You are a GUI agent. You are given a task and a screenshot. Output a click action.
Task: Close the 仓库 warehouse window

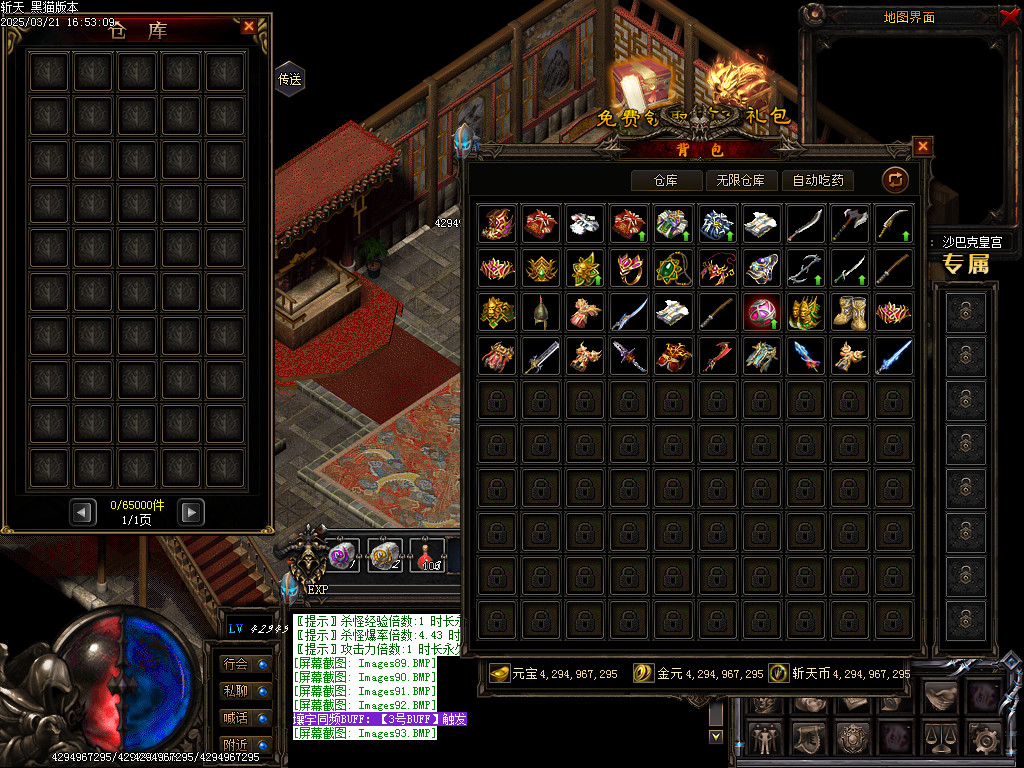click(x=249, y=27)
